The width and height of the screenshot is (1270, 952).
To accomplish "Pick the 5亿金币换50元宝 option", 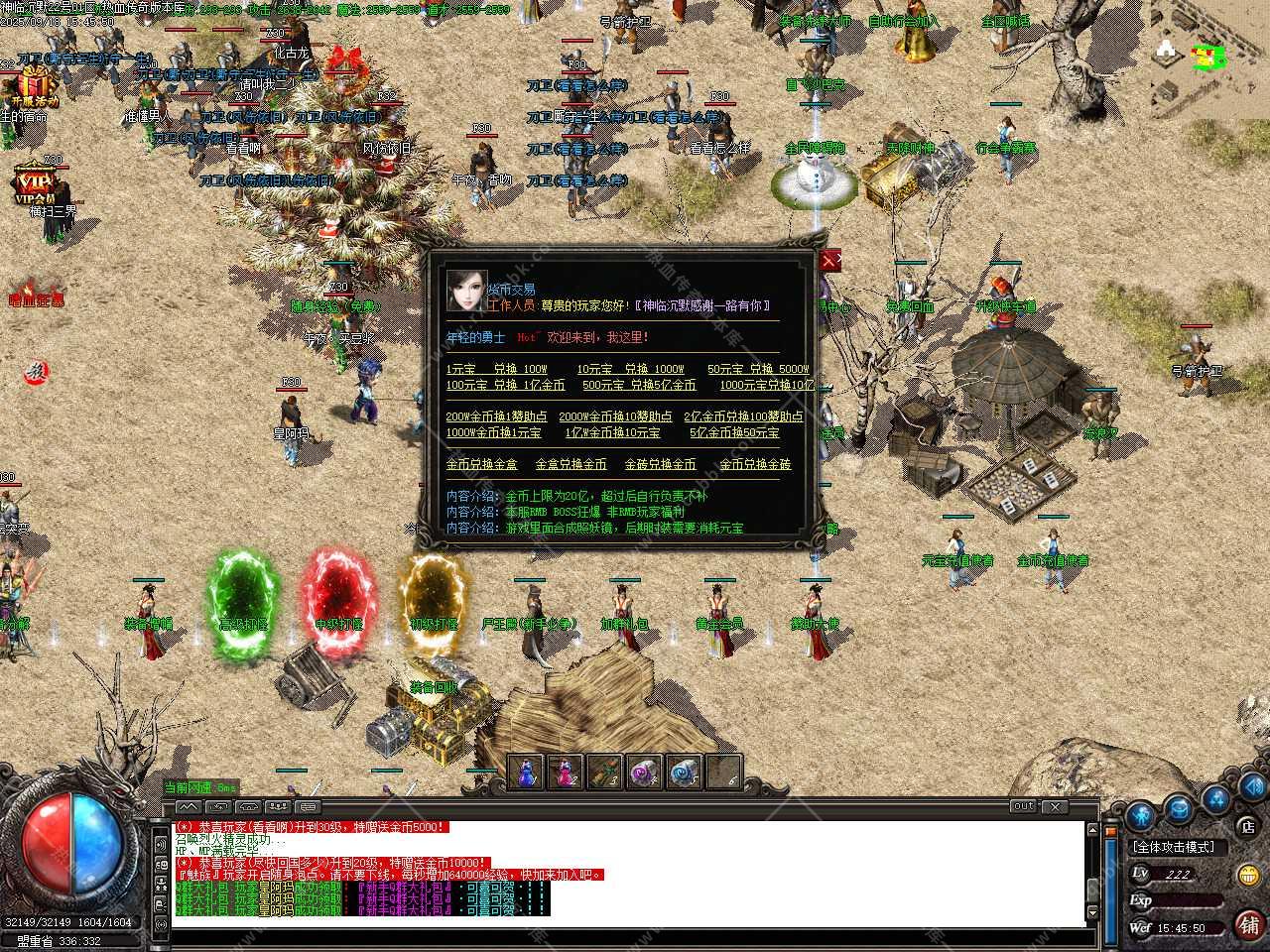I will coord(734,432).
